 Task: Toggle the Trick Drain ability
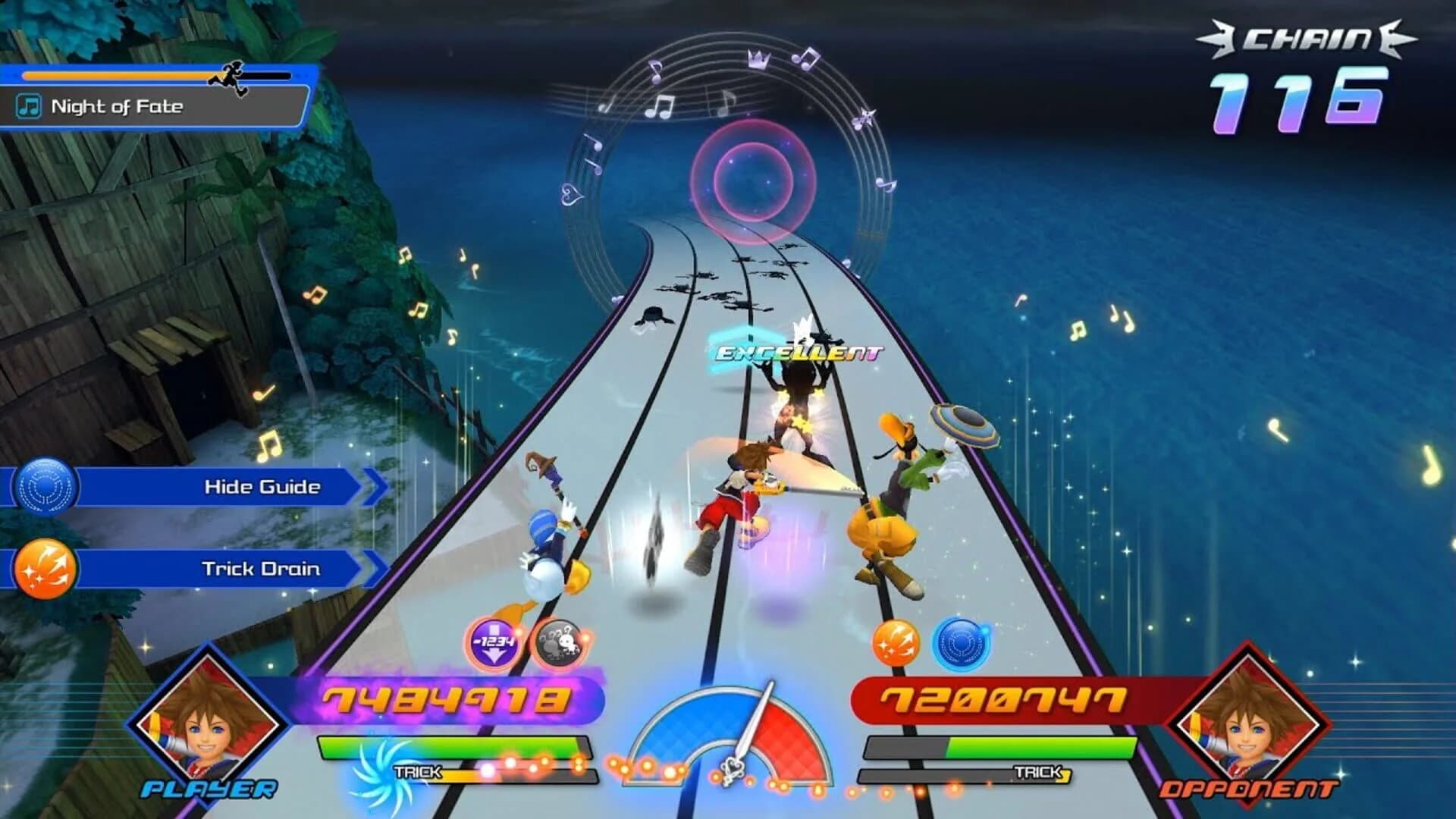(x=260, y=566)
